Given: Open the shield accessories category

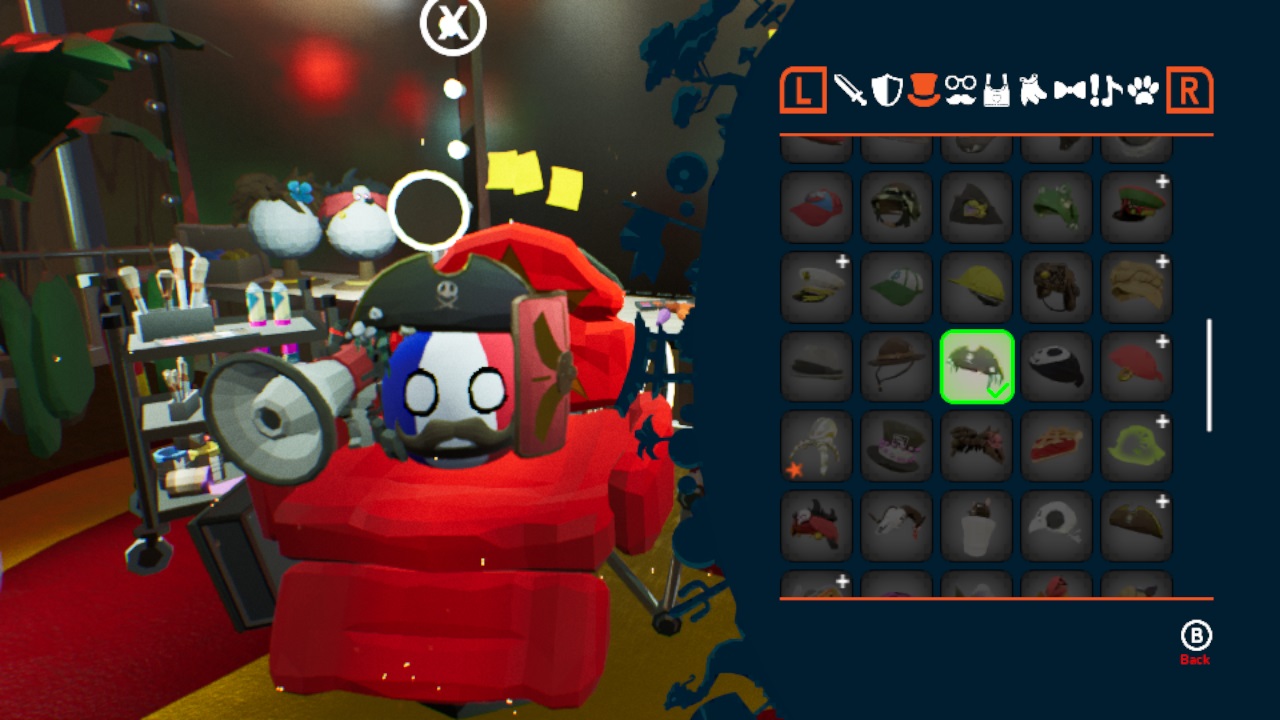Looking at the screenshot, I should (x=886, y=91).
